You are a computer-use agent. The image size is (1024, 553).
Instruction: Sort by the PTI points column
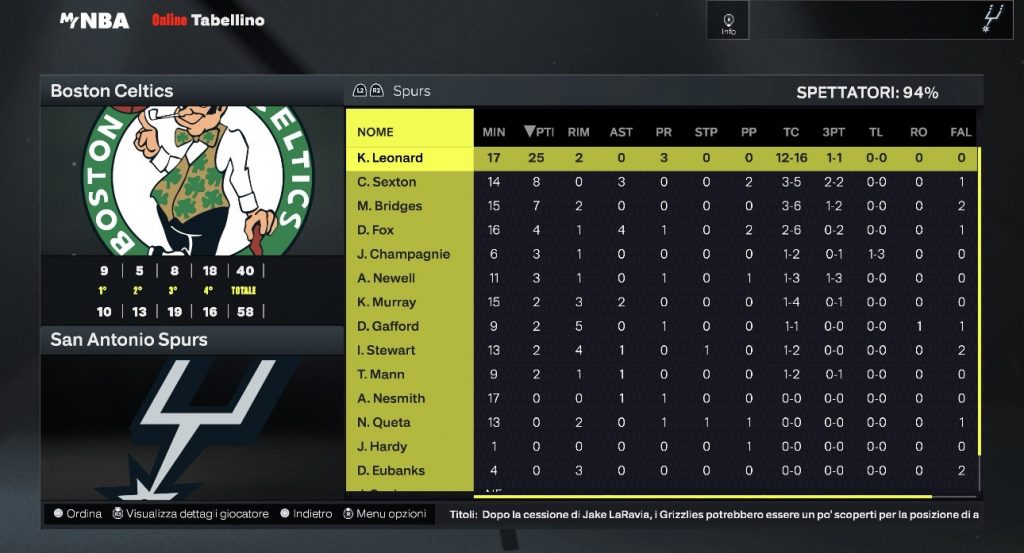click(x=538, y=132)
